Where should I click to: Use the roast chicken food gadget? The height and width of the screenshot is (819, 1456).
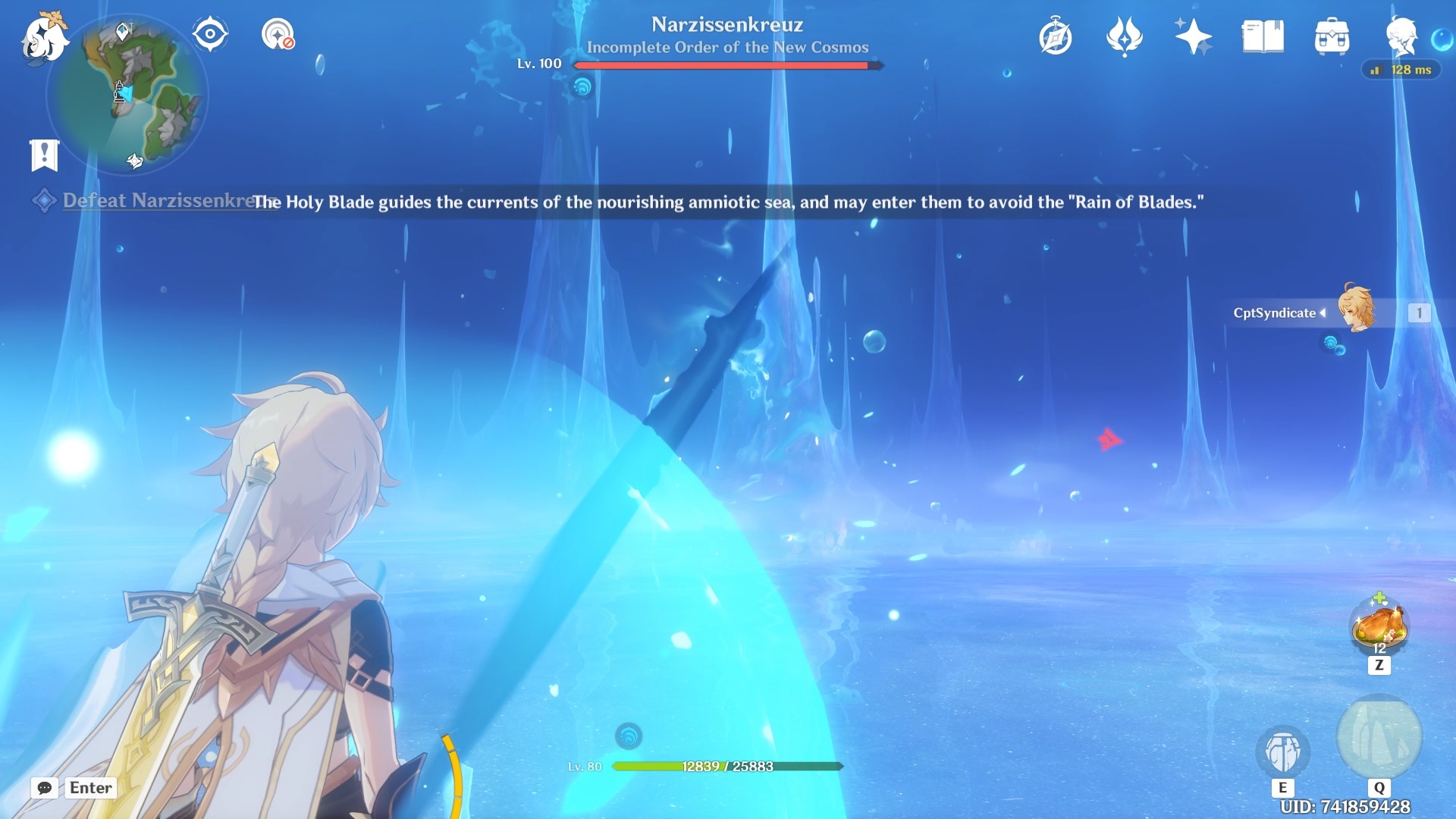click(x=1379, y=626)
